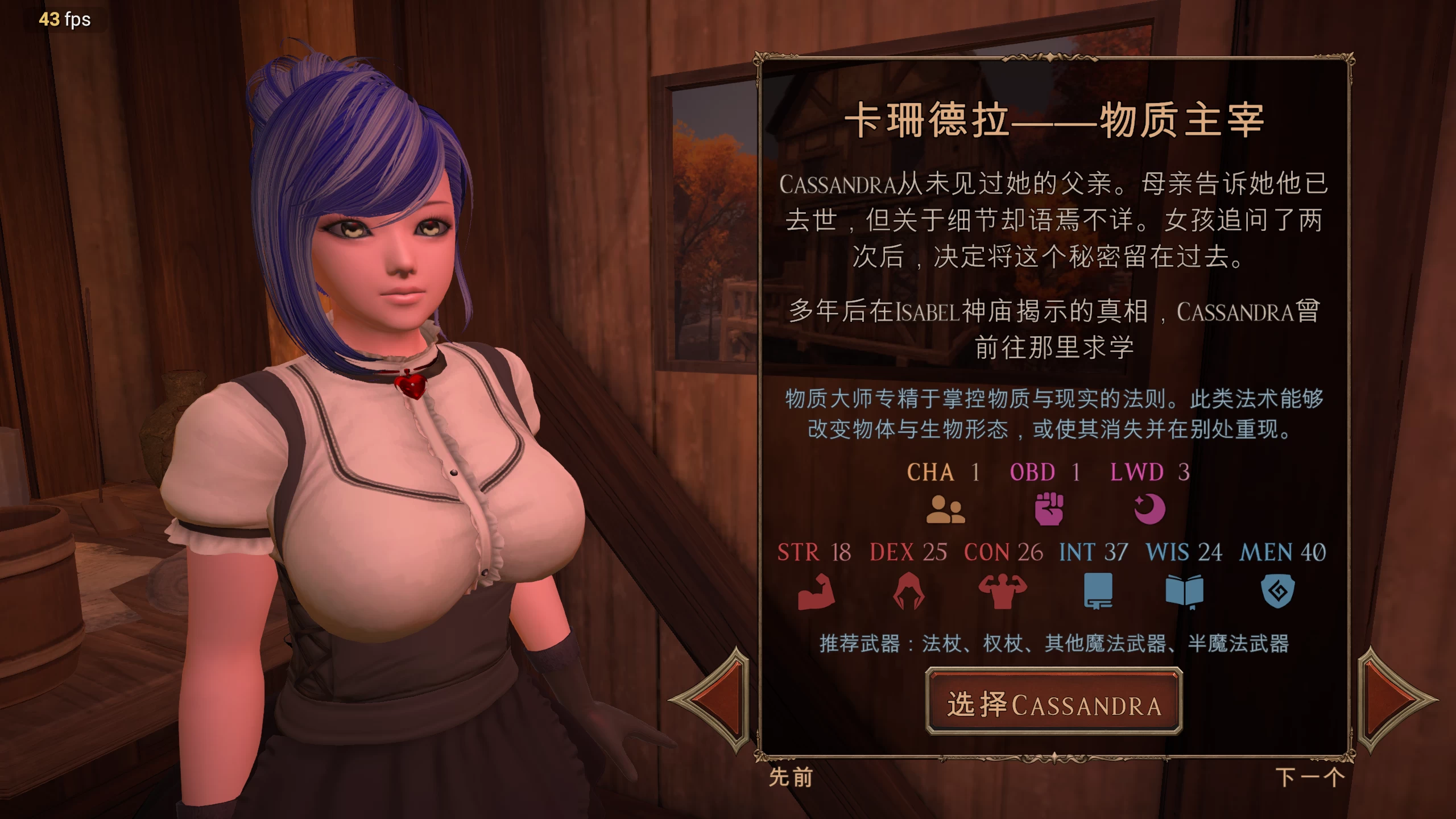Click the STR flexing arm icon
1456x819 pixels.
click(x=816, y=591)
